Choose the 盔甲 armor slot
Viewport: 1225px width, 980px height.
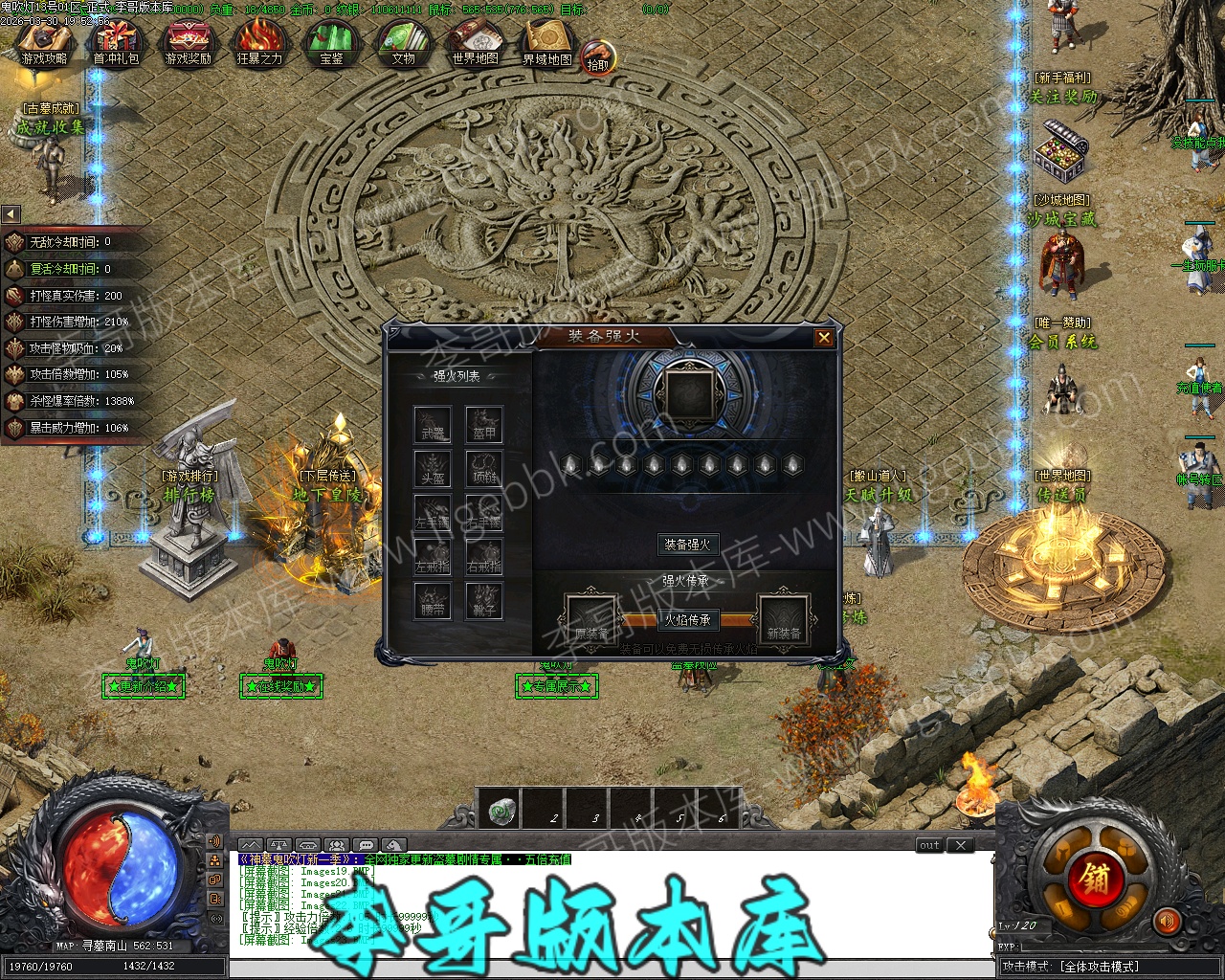coord(484,425)
